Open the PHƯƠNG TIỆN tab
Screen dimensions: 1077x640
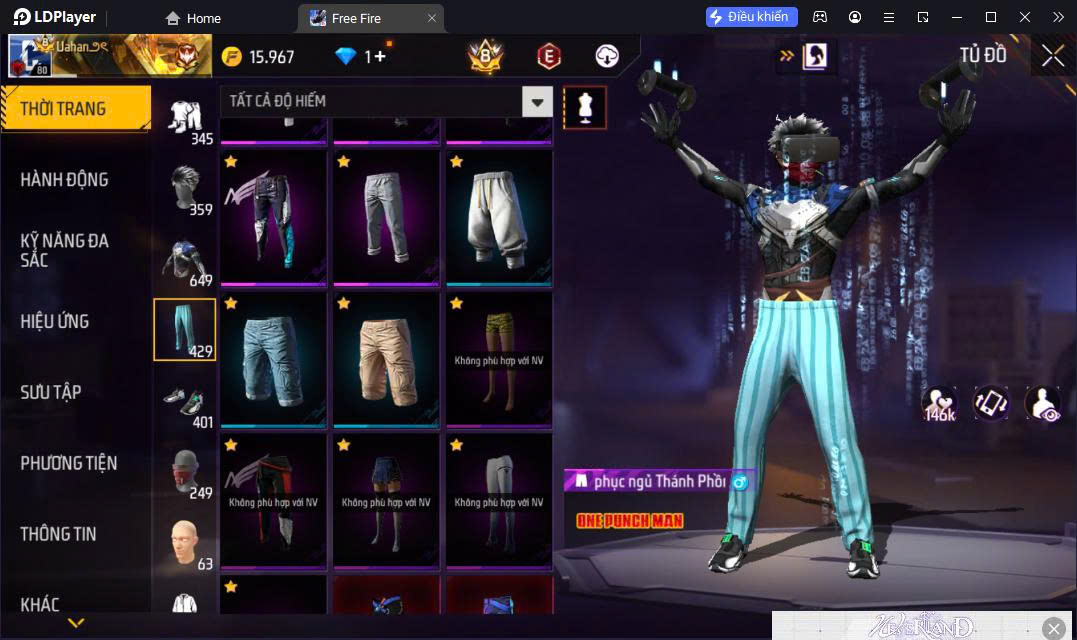[x=69, y=463]
